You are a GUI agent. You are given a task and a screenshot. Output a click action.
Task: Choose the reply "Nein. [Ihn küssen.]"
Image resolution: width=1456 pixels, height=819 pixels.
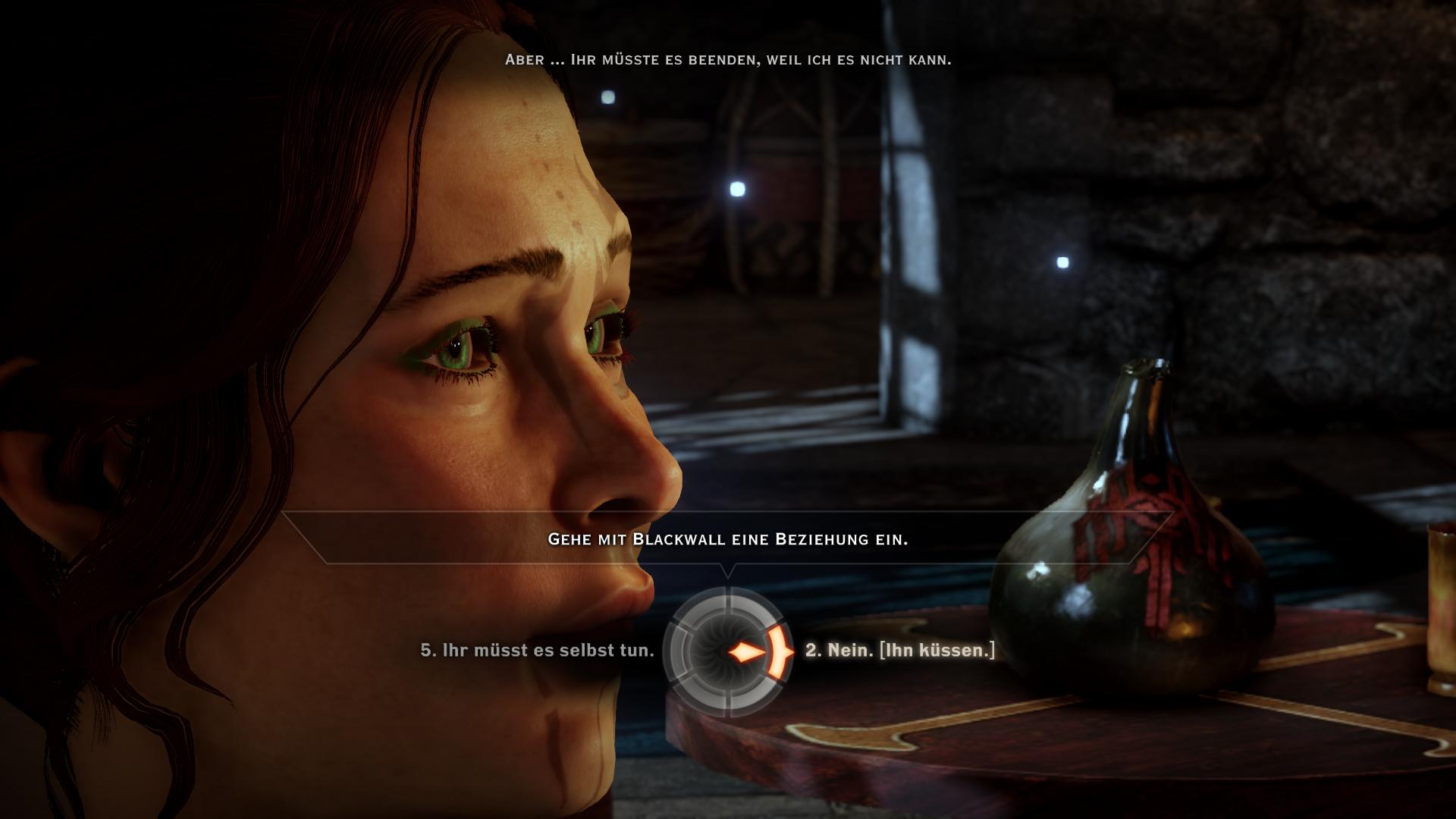click(899, 651)
